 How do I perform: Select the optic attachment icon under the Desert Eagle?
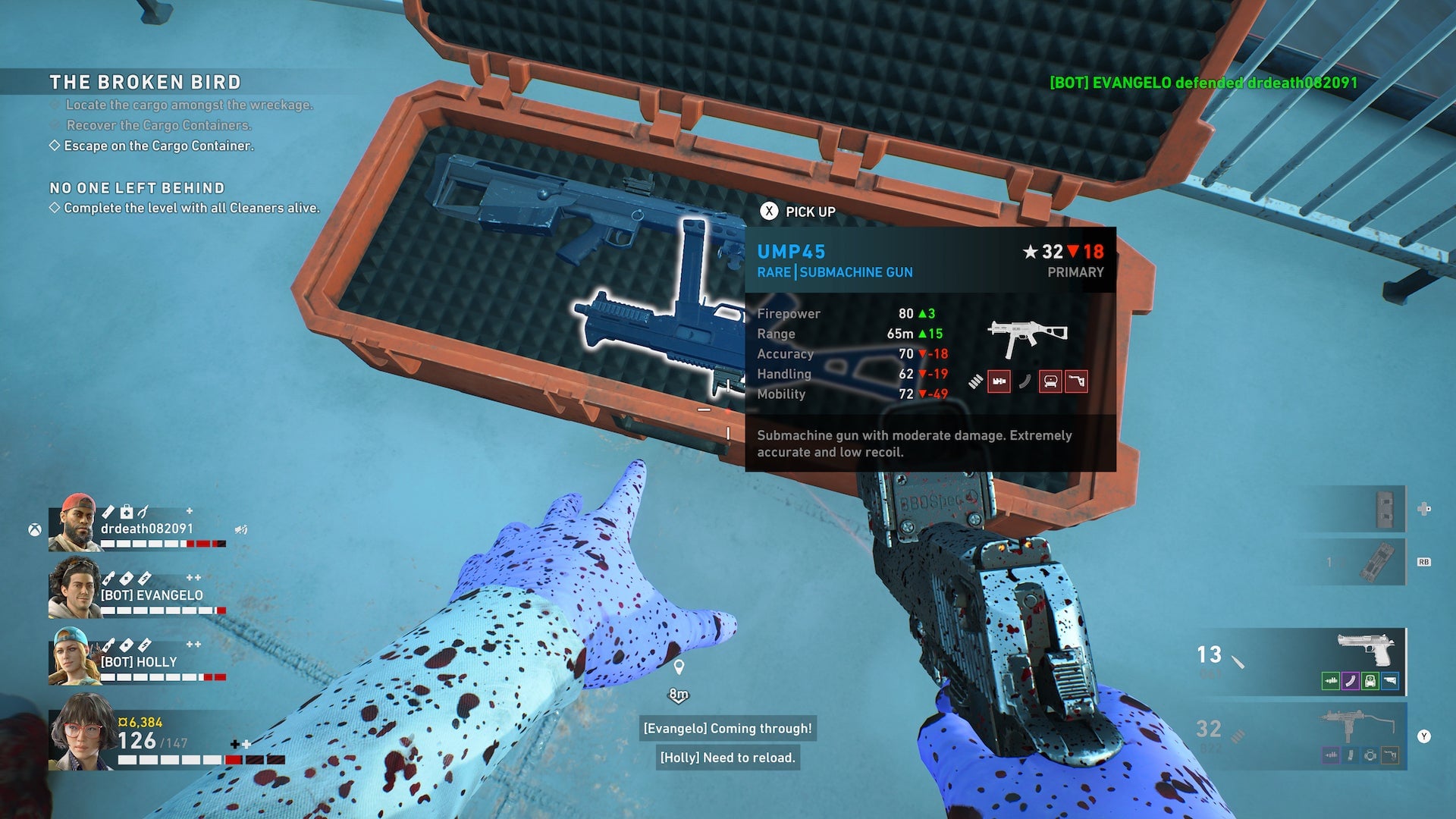tap(1370, 680)
